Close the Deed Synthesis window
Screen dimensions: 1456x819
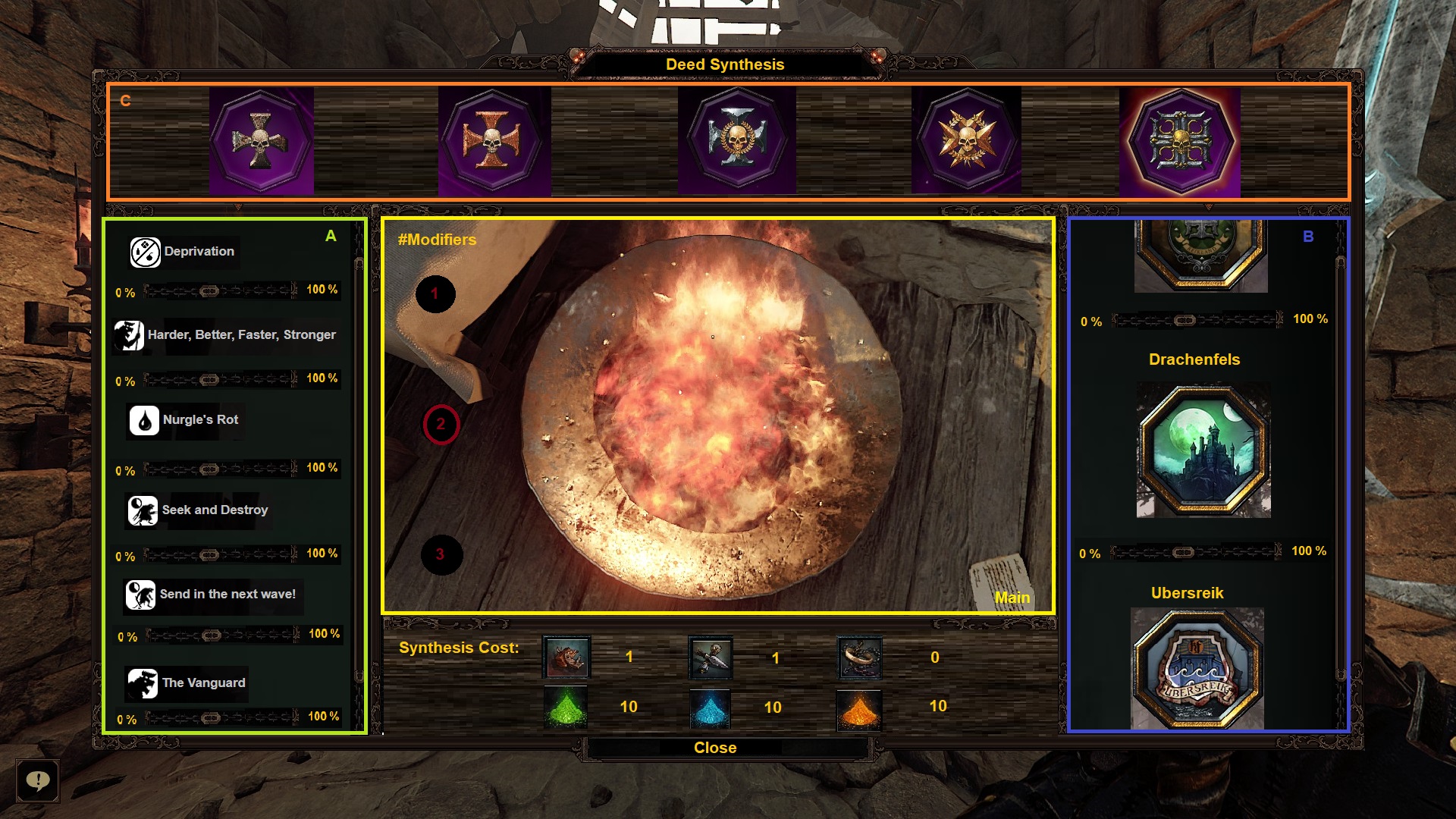(715, 748)
